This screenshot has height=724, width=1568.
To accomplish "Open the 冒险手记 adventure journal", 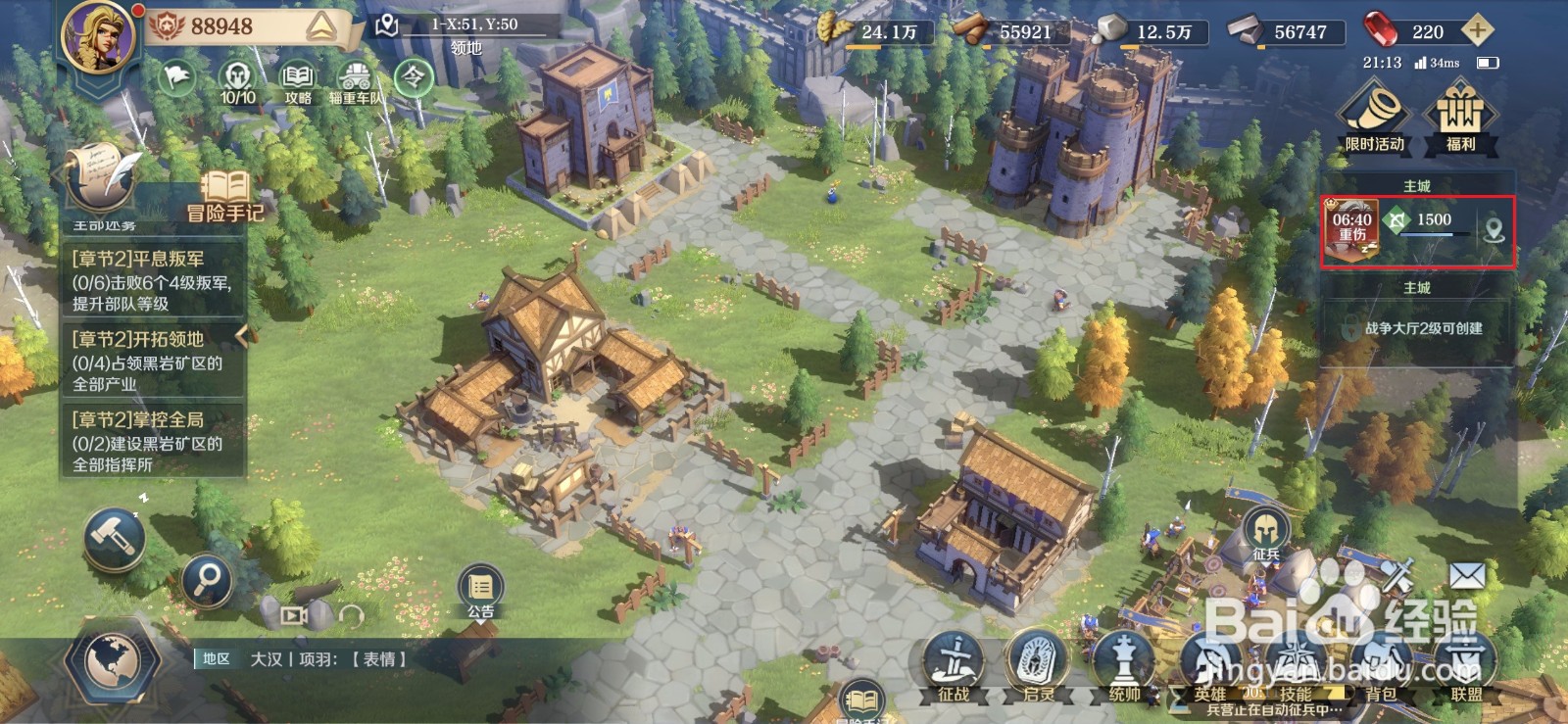I will [x=226, y=197].
